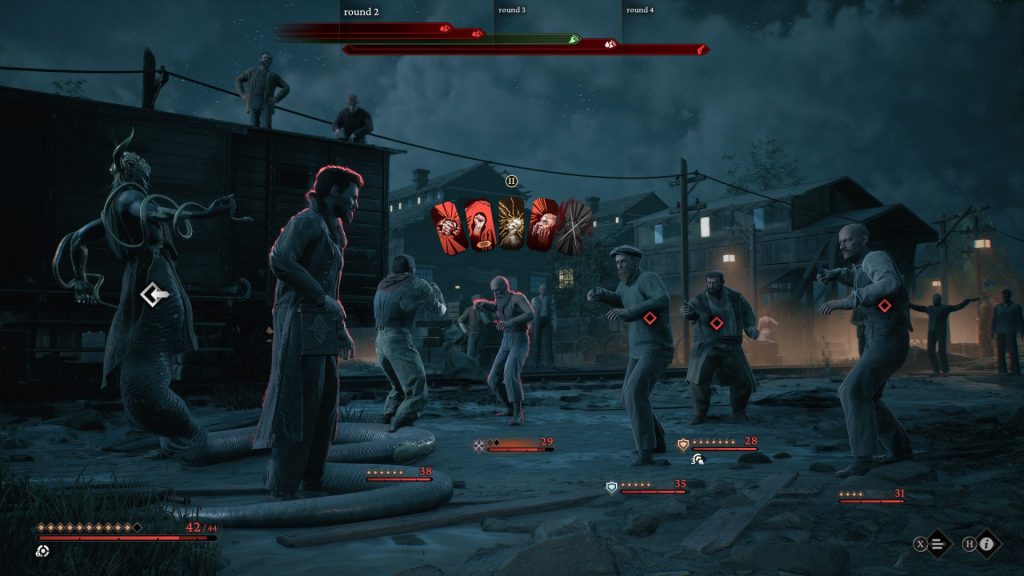Open the combat log list icon
Screen dimensions: 1024x576
click(x=937, y=544)
